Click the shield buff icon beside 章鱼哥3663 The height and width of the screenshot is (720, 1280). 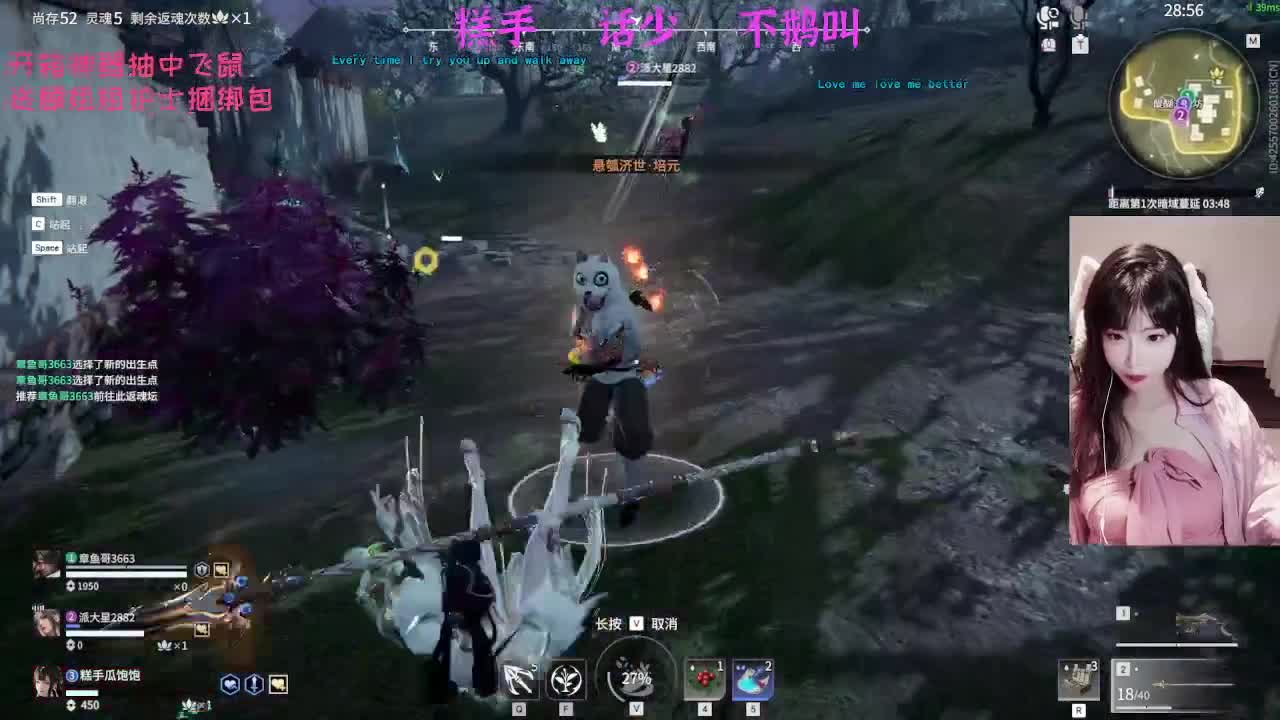coord(201,569)
